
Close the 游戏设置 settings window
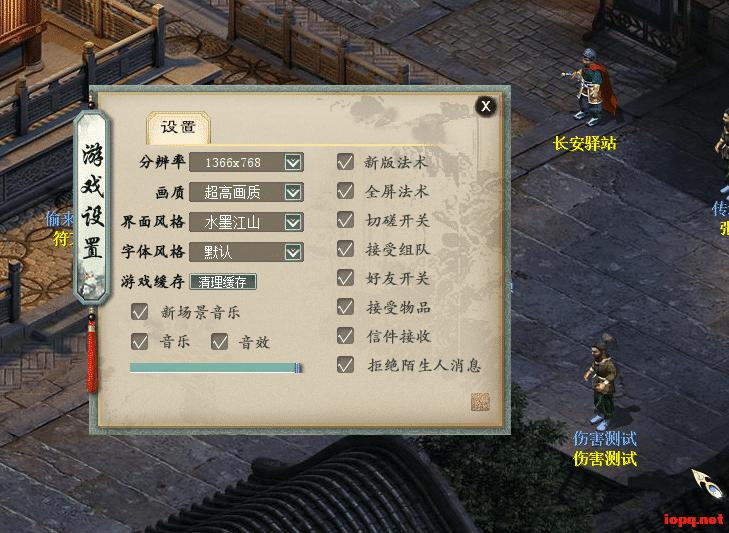point(485,106)
